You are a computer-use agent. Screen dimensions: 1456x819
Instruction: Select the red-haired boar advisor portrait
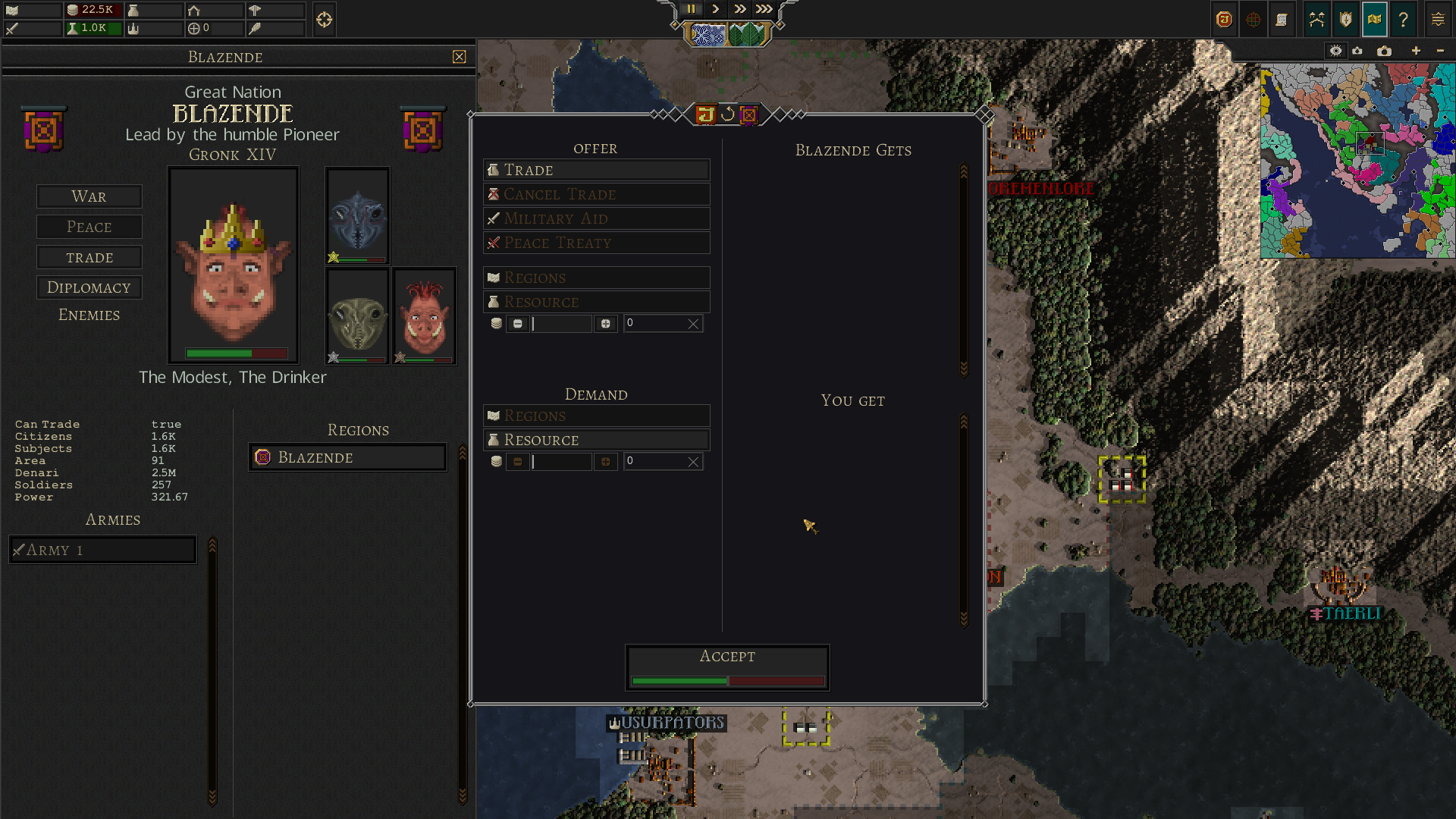tap(424, 315)
